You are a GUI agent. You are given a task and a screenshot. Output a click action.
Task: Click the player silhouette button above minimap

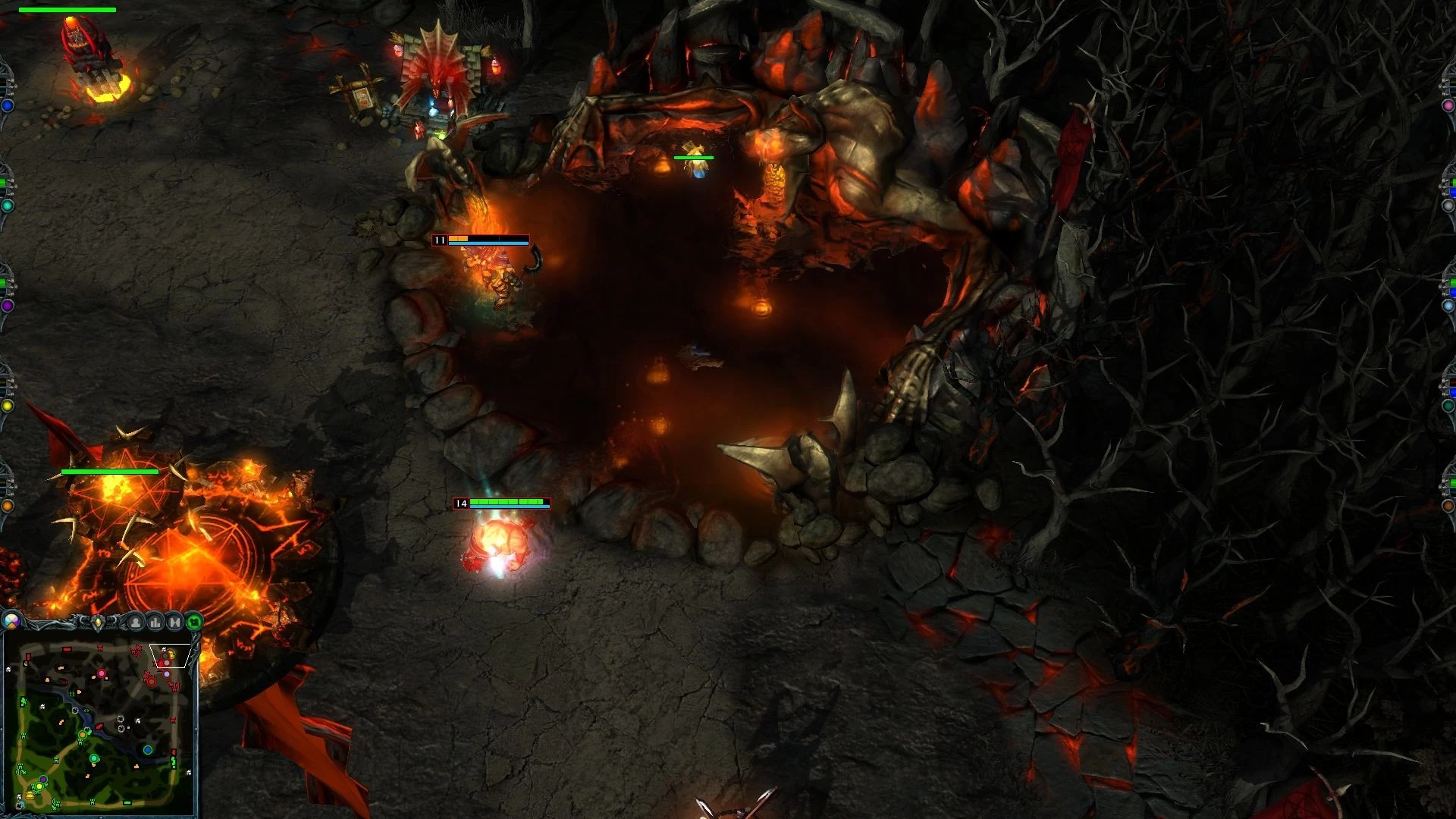click(x=136, y=623)
